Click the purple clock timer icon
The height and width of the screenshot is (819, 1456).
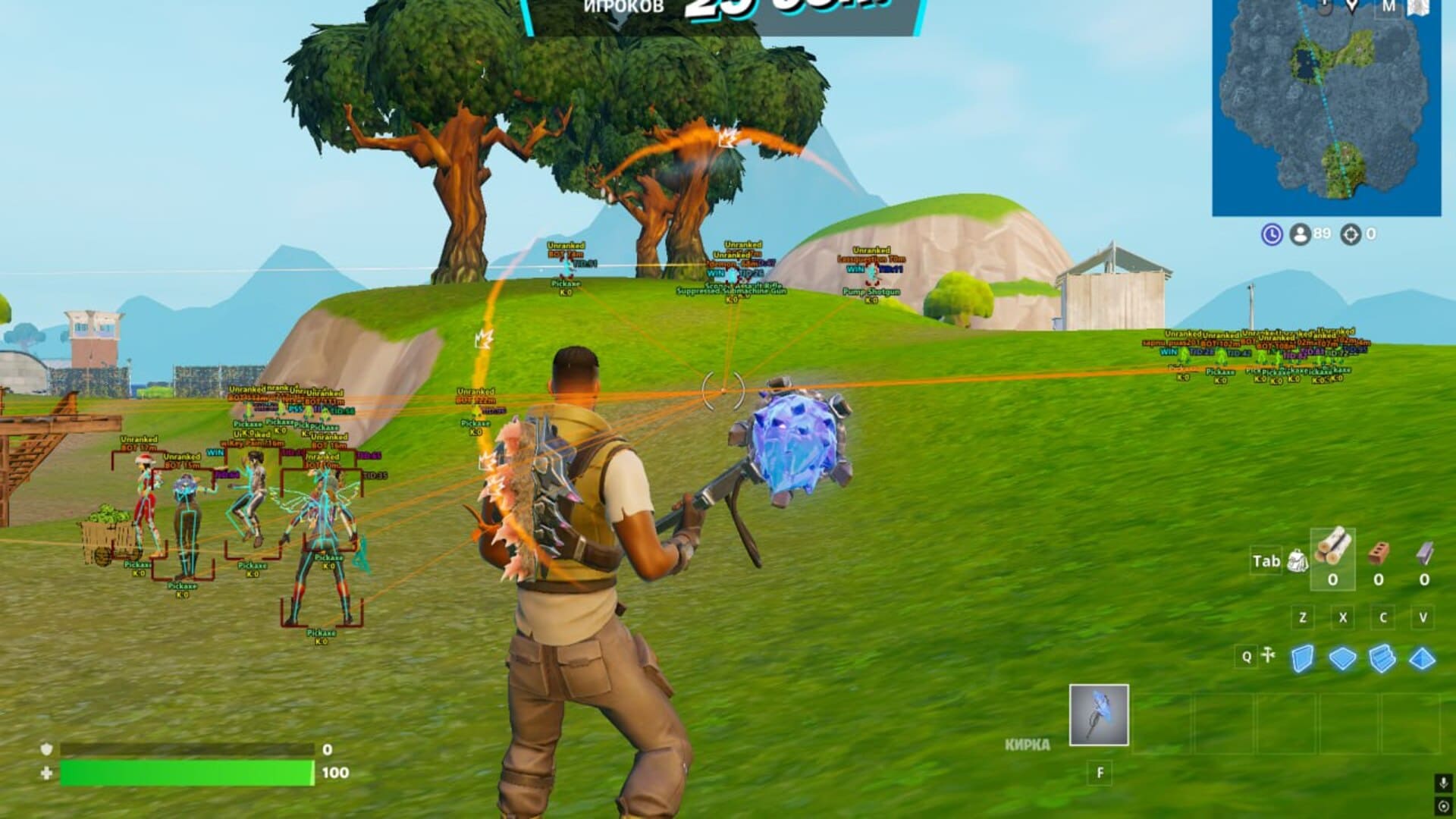pos(1272,234)
